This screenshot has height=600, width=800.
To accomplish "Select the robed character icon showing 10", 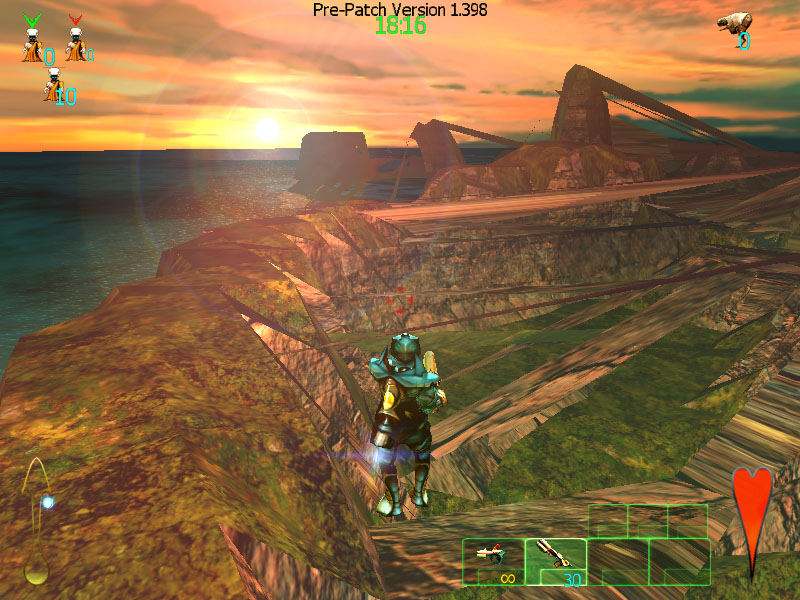I will pos(53,86).
